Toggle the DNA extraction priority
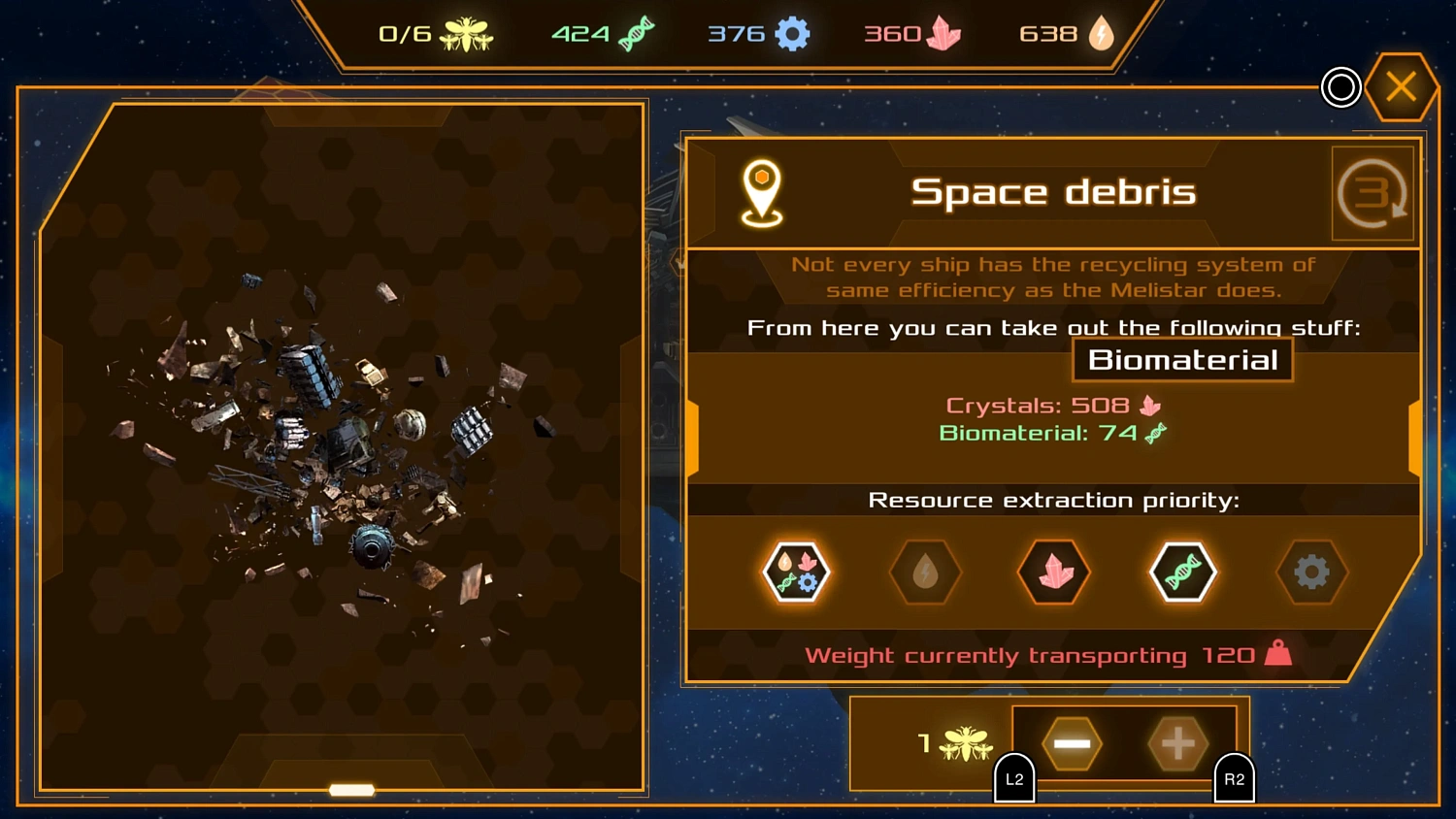Screen dimensions: 1456x819 point(1182,573)
